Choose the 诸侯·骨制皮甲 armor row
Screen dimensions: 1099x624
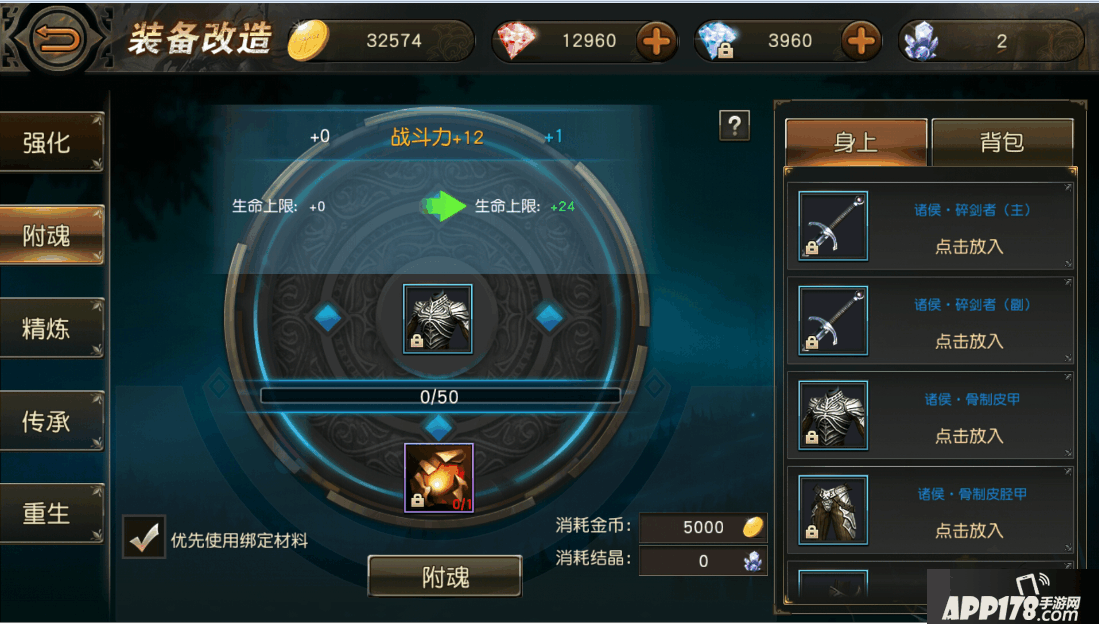coord(930,417)
